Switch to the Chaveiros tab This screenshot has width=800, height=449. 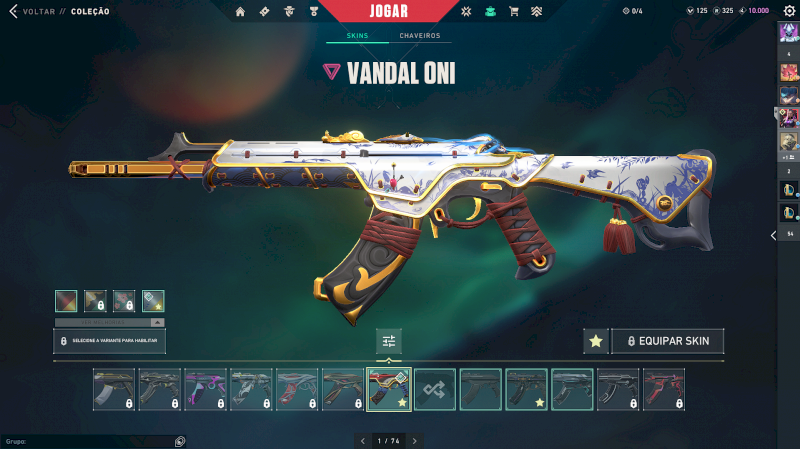(419, 36)
